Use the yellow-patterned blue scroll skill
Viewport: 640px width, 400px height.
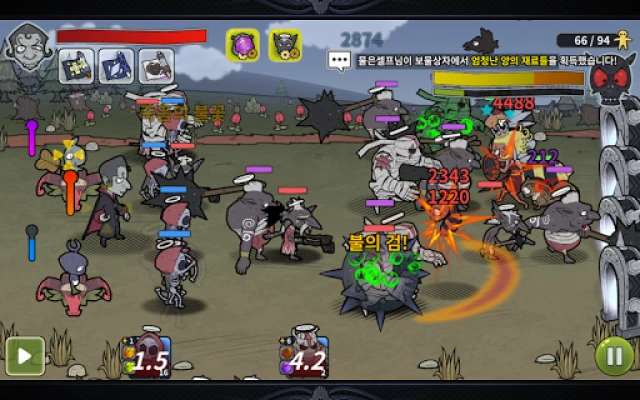(x=77, y=65)
